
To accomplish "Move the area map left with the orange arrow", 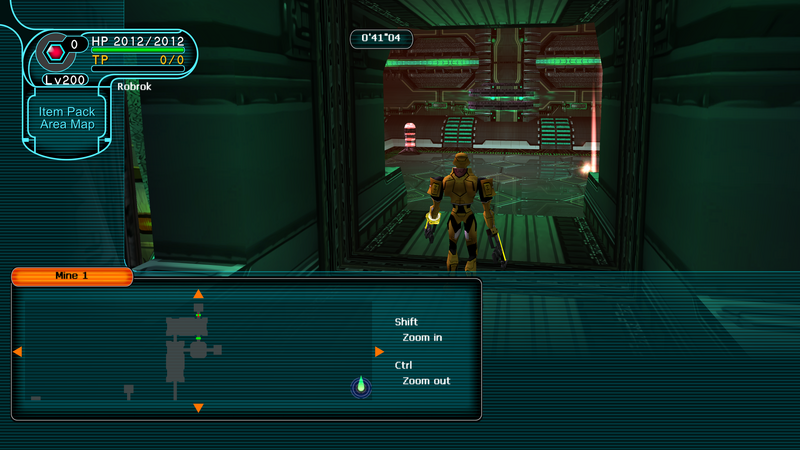I will click(x=17, y=352).
